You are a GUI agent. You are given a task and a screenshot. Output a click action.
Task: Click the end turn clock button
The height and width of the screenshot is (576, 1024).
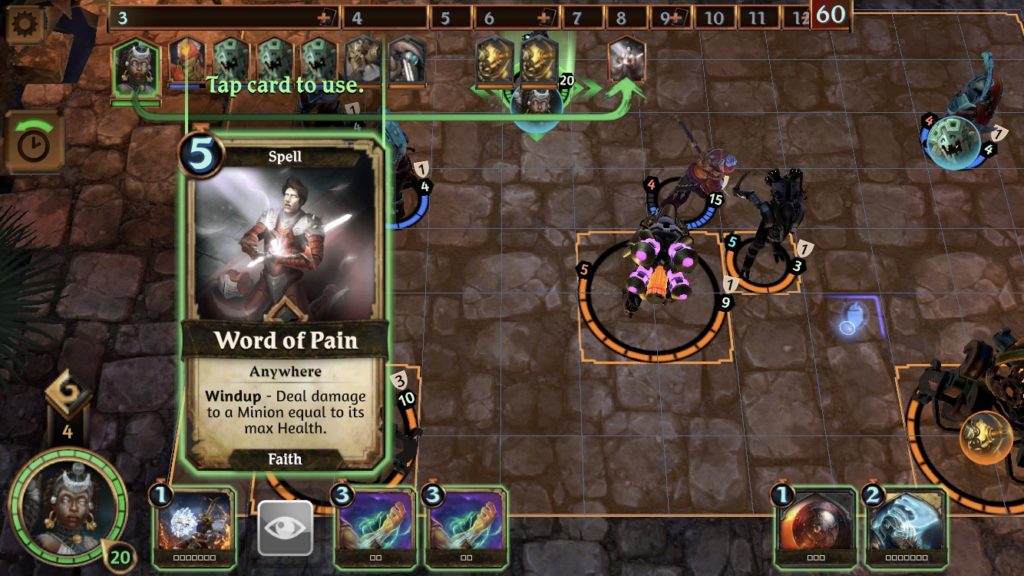tap(34, 143)
